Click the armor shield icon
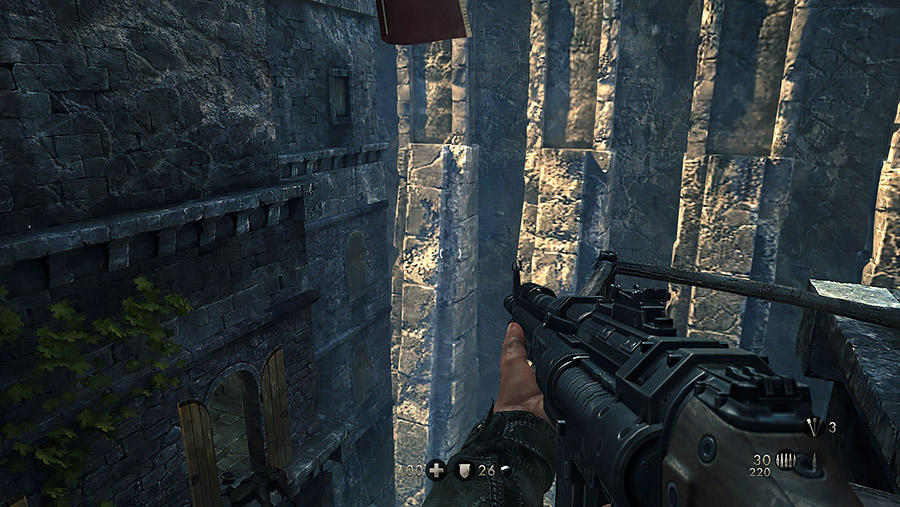900x507 pixels. pos(464,468)
